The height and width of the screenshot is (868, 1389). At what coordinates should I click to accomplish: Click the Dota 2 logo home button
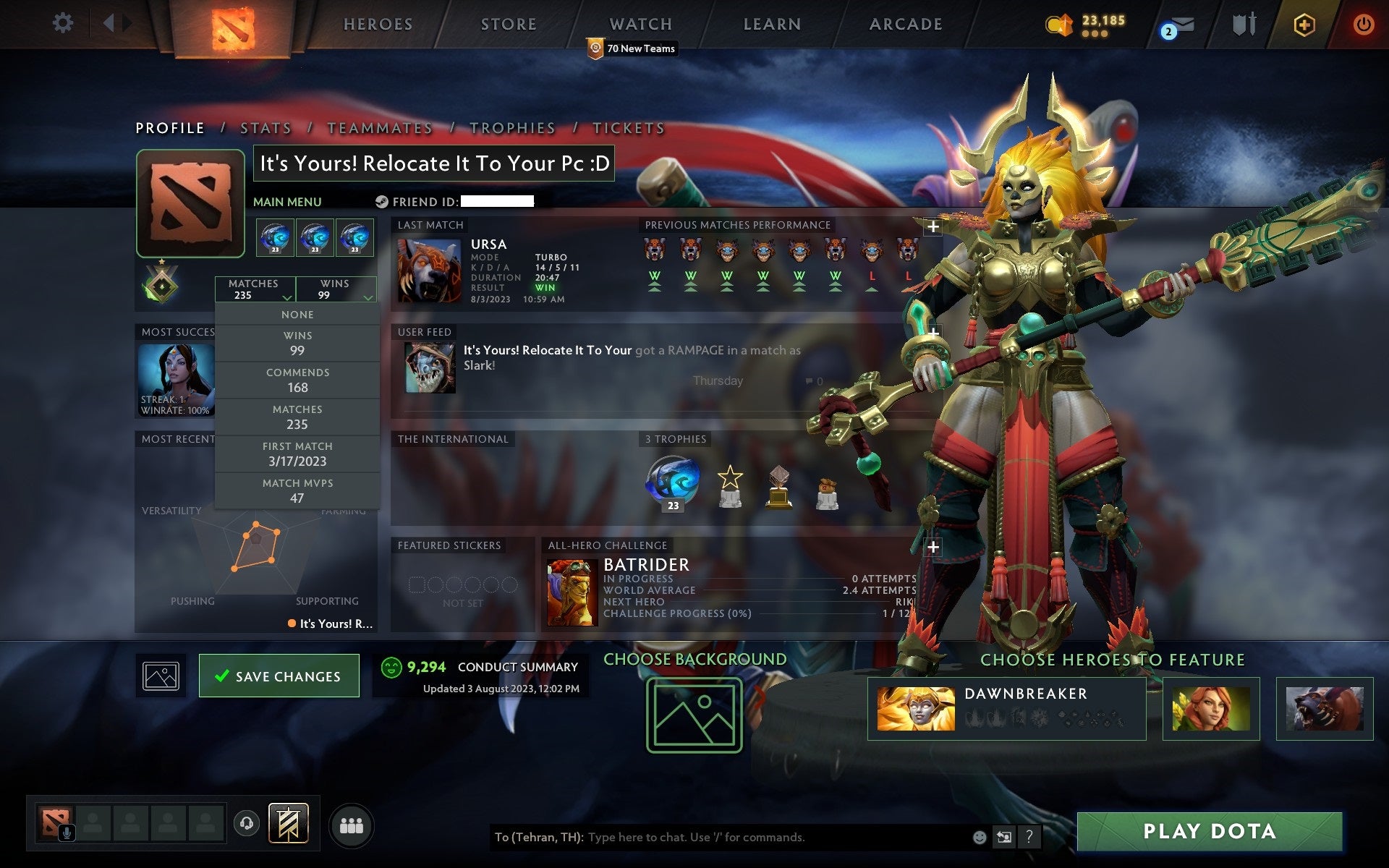[233, 22]
